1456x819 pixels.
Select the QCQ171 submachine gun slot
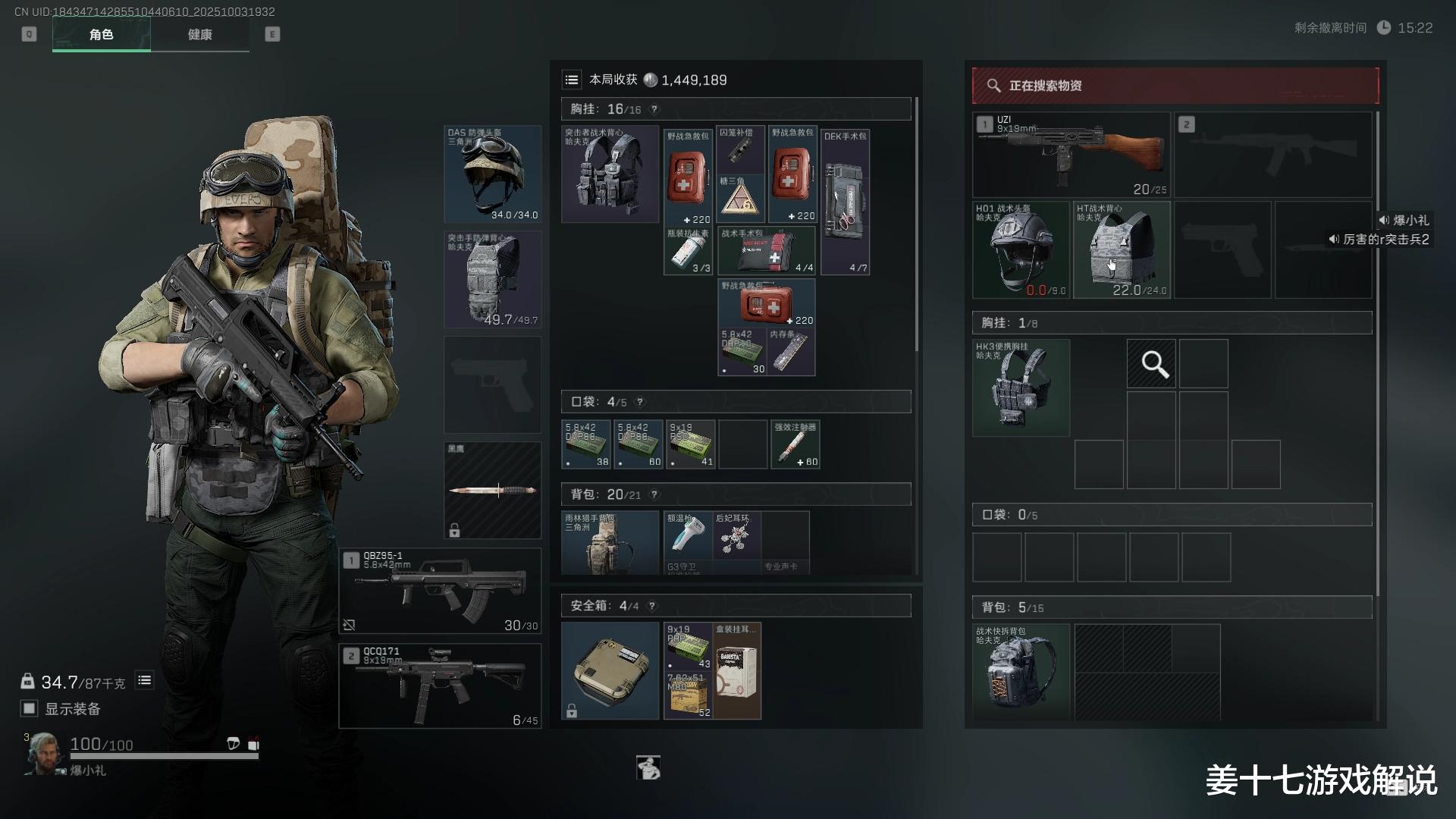pos(440,686)
